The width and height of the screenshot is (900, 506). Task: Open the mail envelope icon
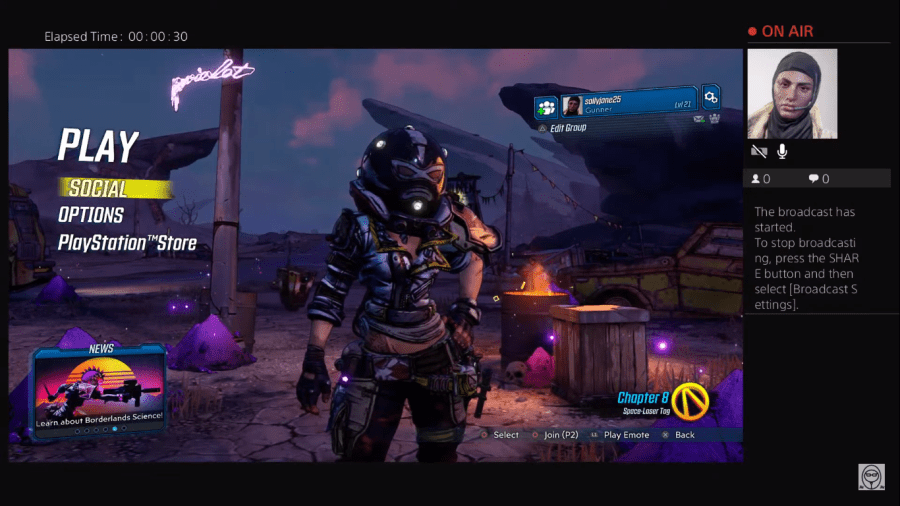click(x=699, y=118)
